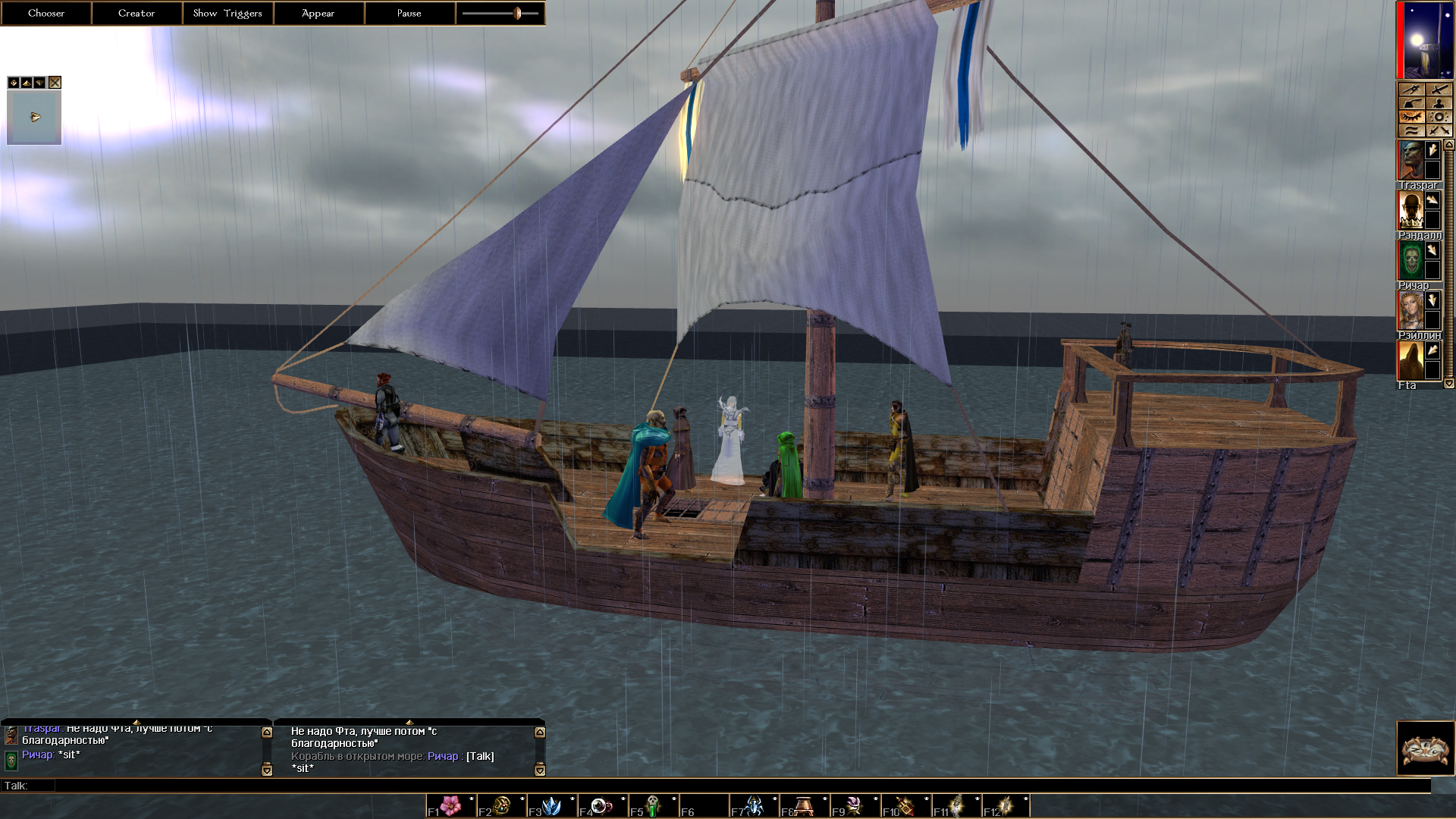The width and height of the screenshot is (1456, 819).
Task: Pause the game
Action: [x=409, y=13]
